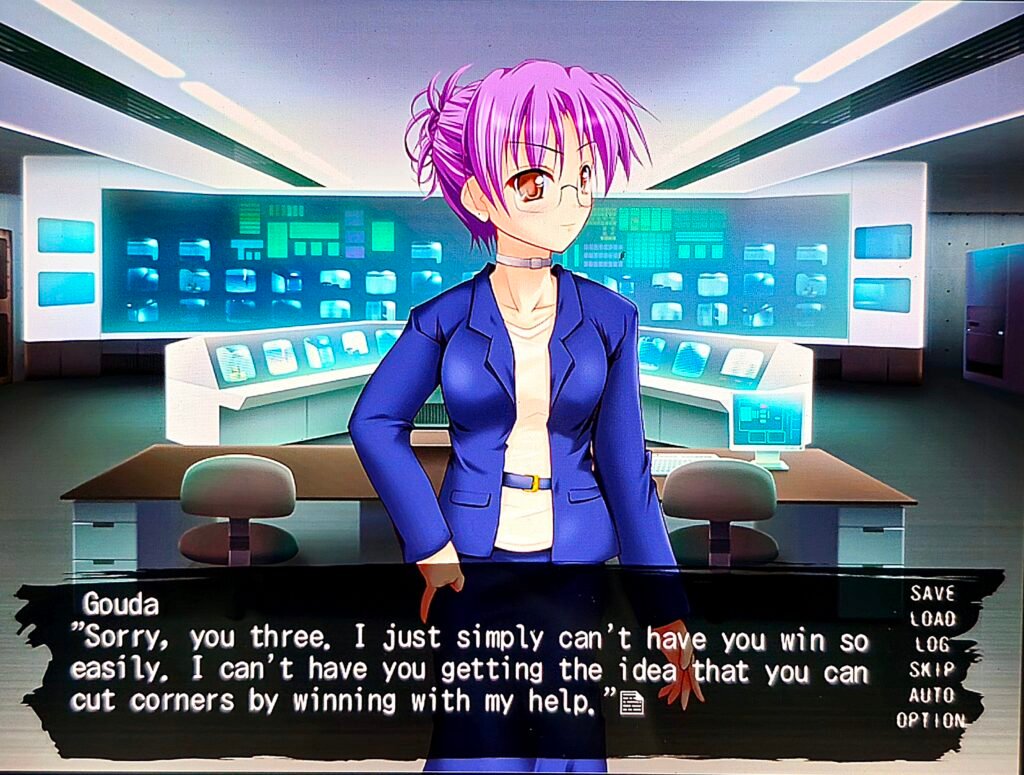Open the OPTION settings menu

[930, 720]
